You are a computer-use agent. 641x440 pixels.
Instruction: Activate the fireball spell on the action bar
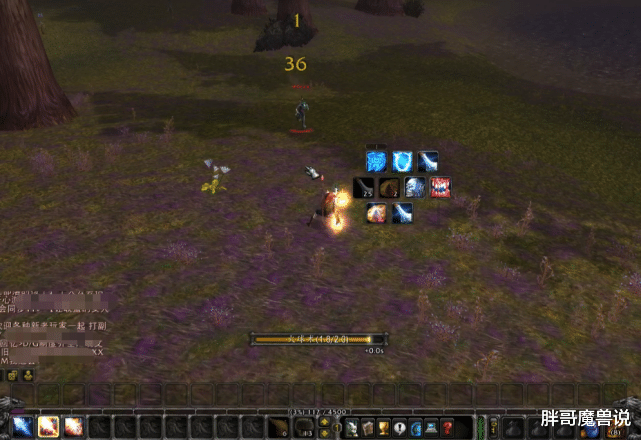click(47, 427)
